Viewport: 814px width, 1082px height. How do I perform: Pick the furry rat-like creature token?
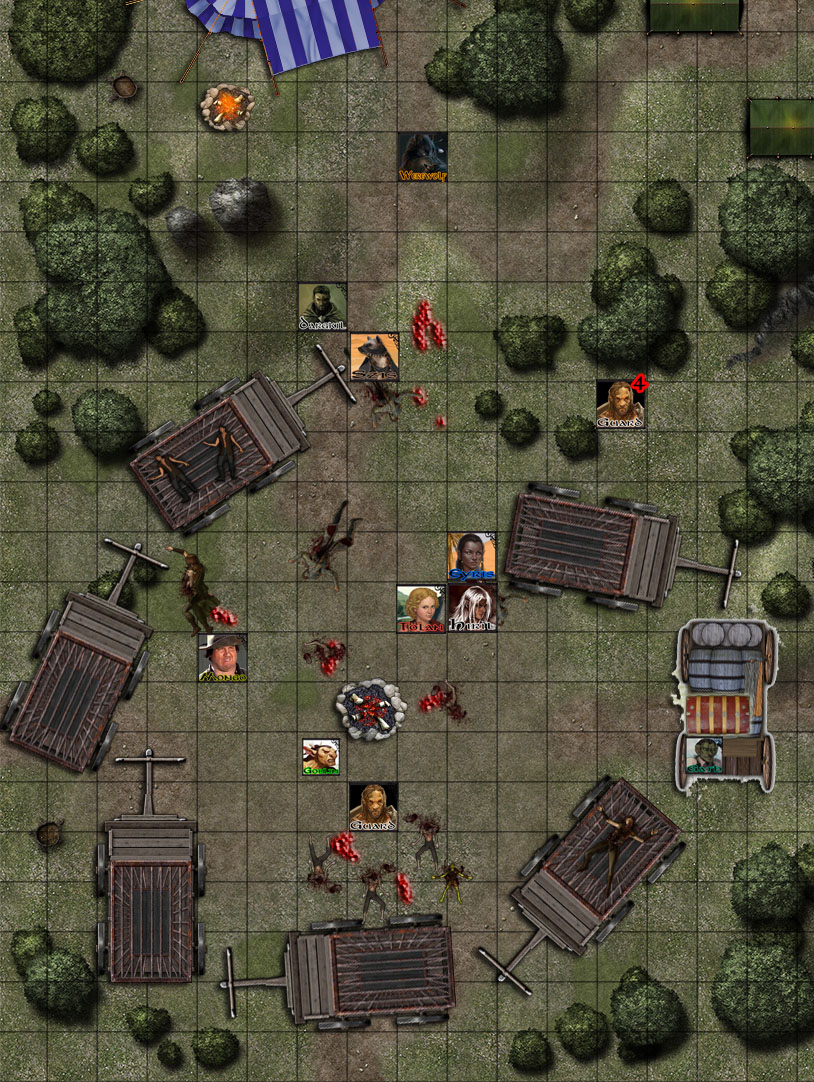point(374,357)
